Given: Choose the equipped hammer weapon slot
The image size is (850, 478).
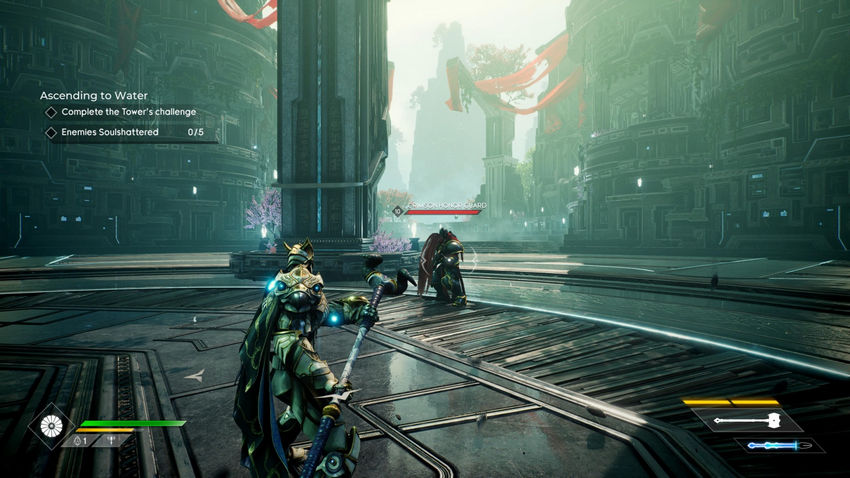Looking at the screenshot, I should 749,421.
